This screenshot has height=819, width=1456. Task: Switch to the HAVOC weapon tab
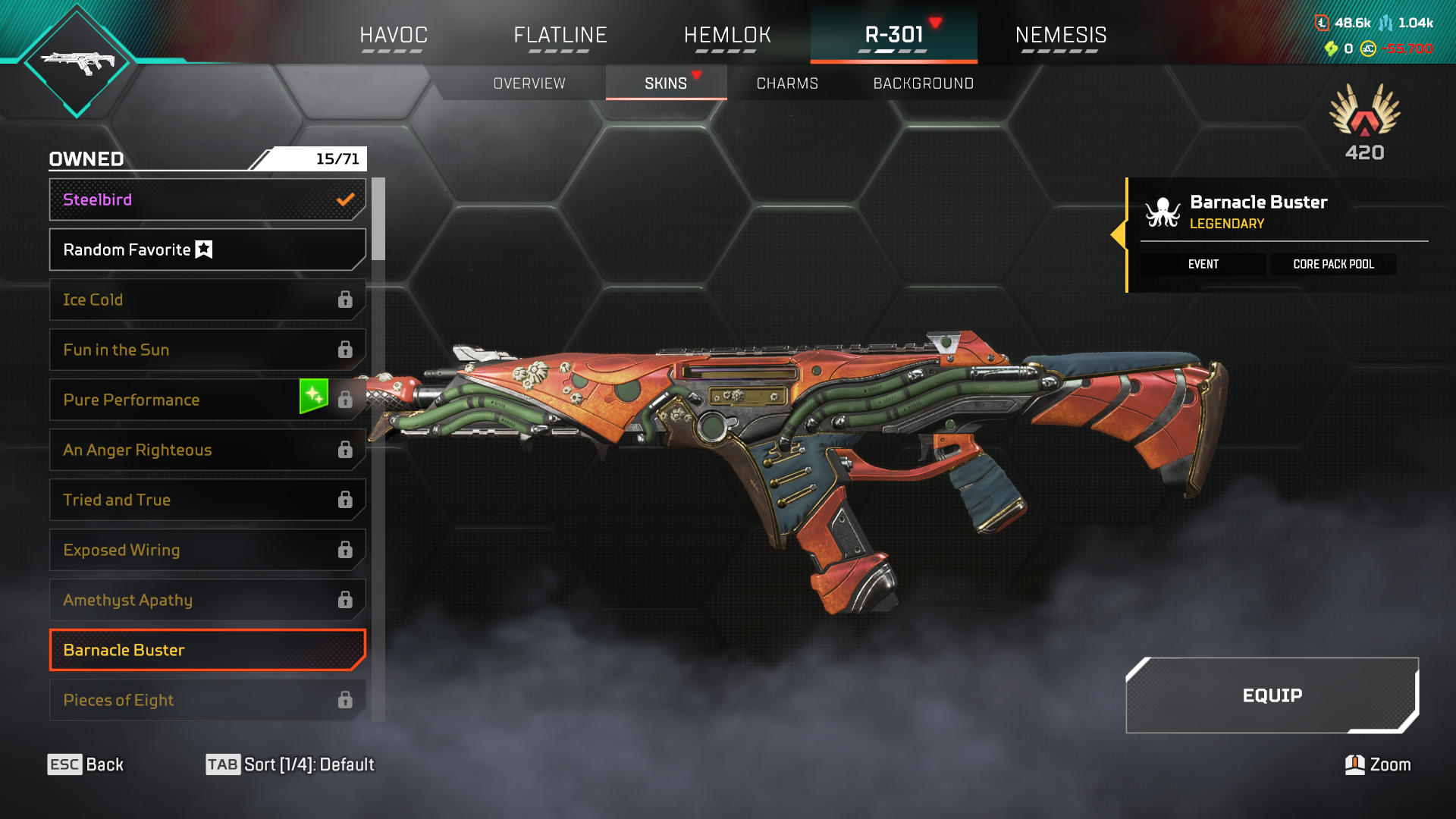(393, 35)
